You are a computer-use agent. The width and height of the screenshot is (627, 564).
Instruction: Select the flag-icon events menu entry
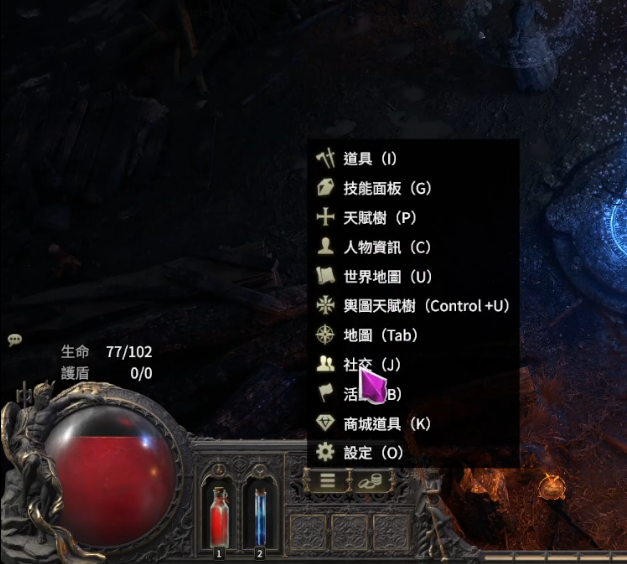(x=328, y=394)
